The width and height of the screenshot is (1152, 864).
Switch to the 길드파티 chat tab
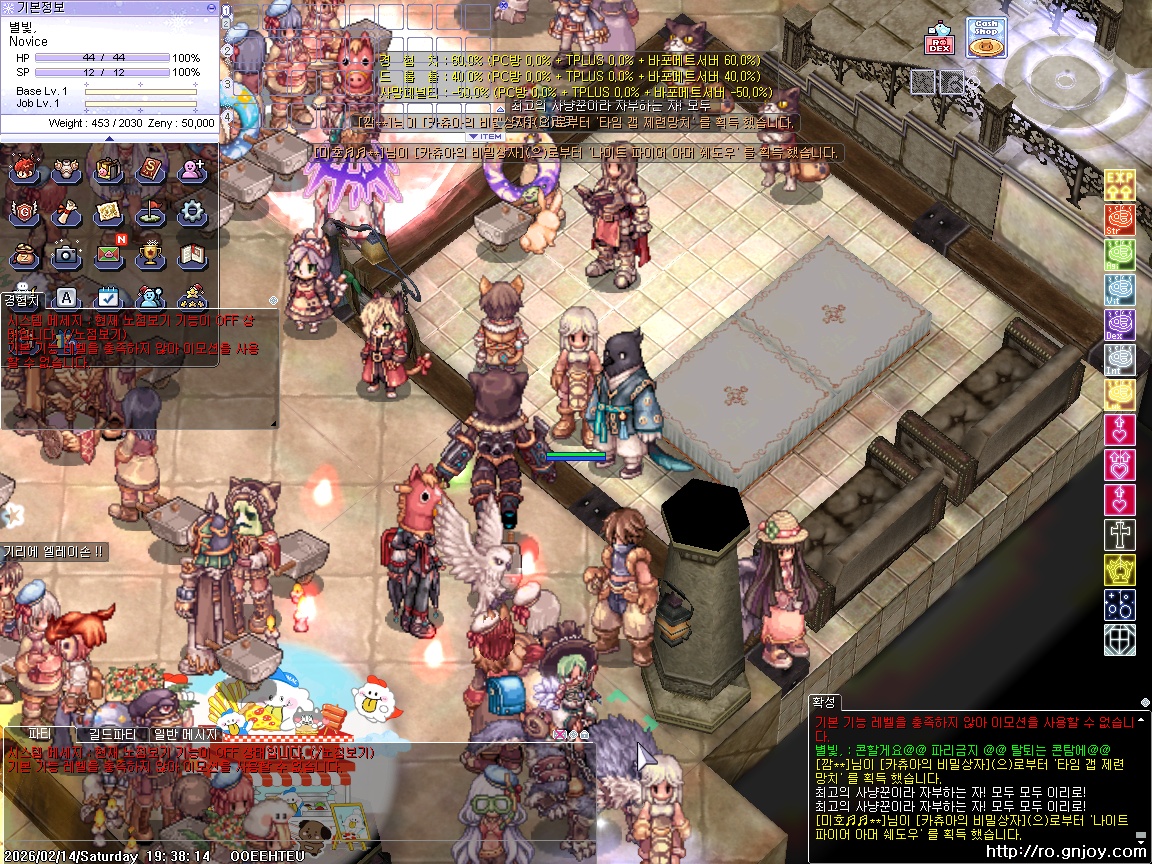point(113,734)
